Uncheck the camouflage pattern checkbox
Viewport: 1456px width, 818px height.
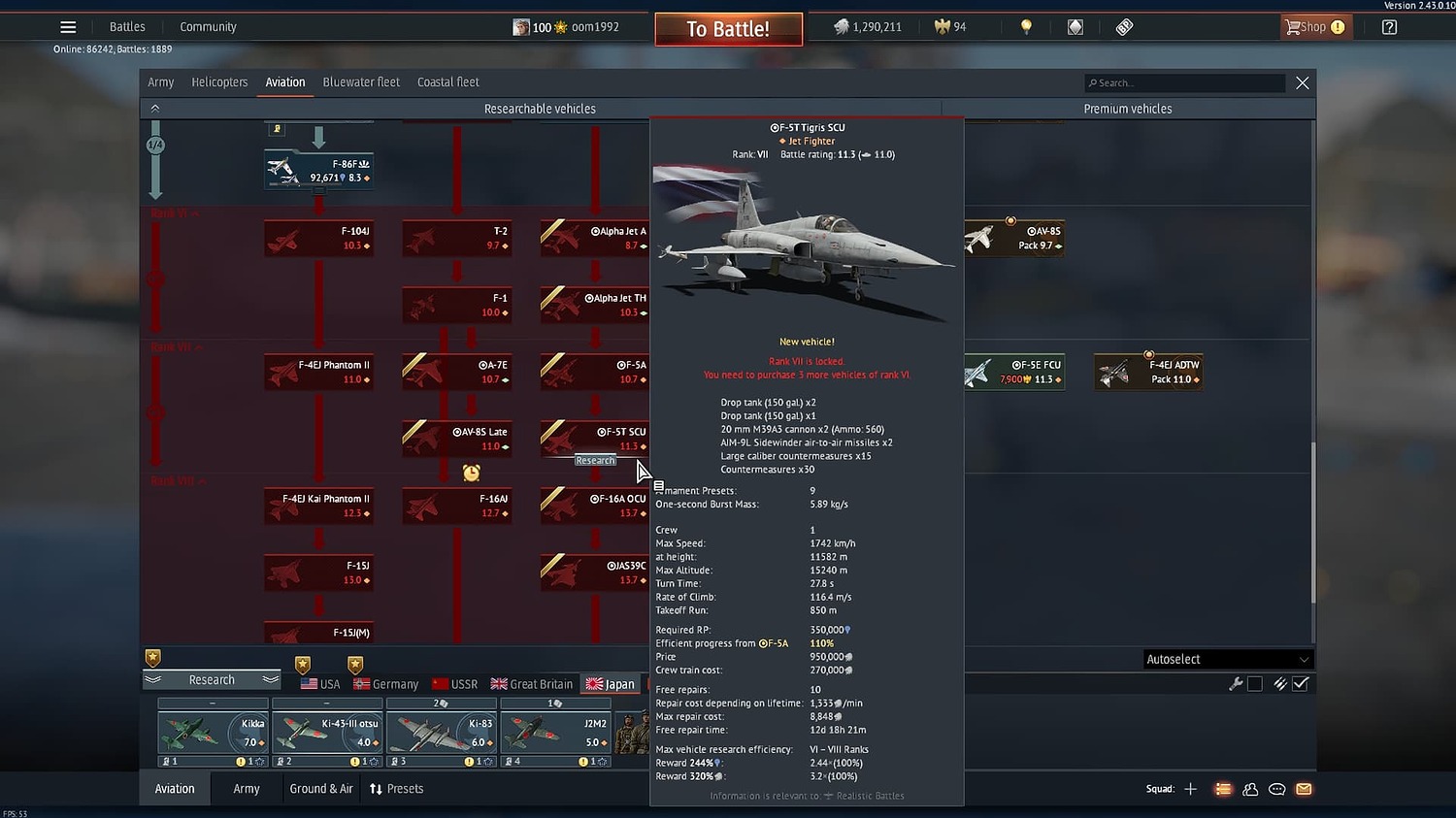tap(1302, 683)
